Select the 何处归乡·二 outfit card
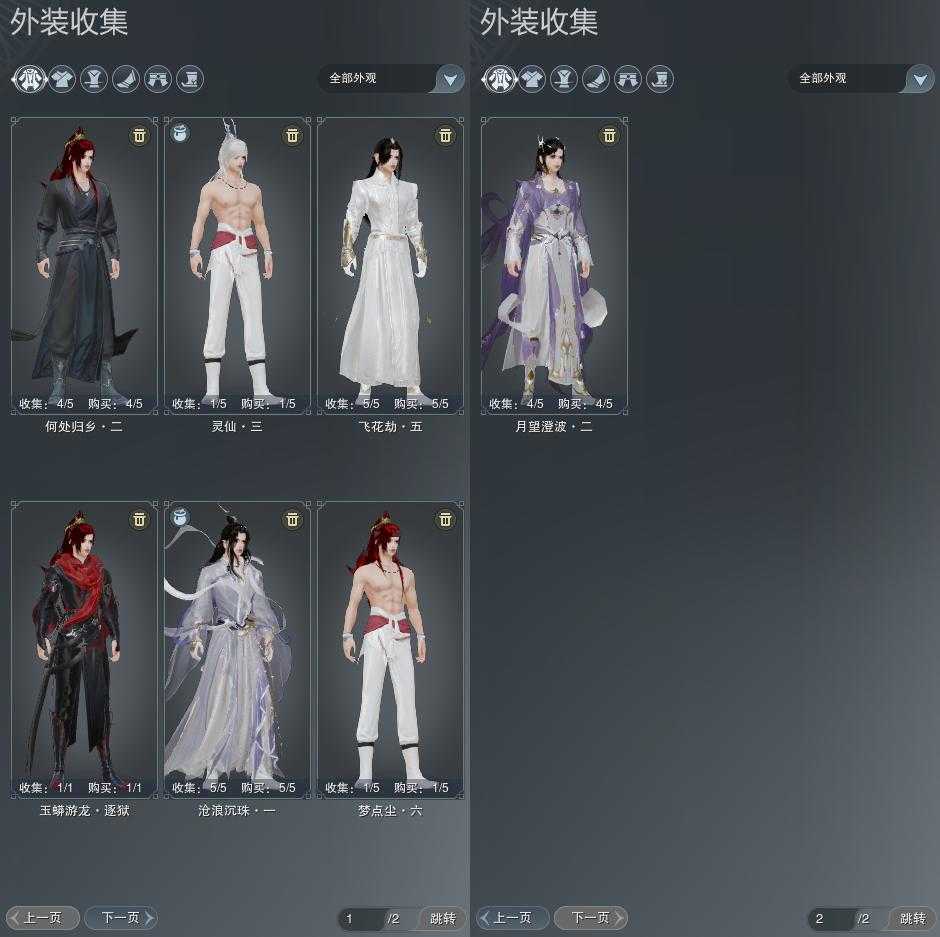940x937 pixels. (84, 265)
